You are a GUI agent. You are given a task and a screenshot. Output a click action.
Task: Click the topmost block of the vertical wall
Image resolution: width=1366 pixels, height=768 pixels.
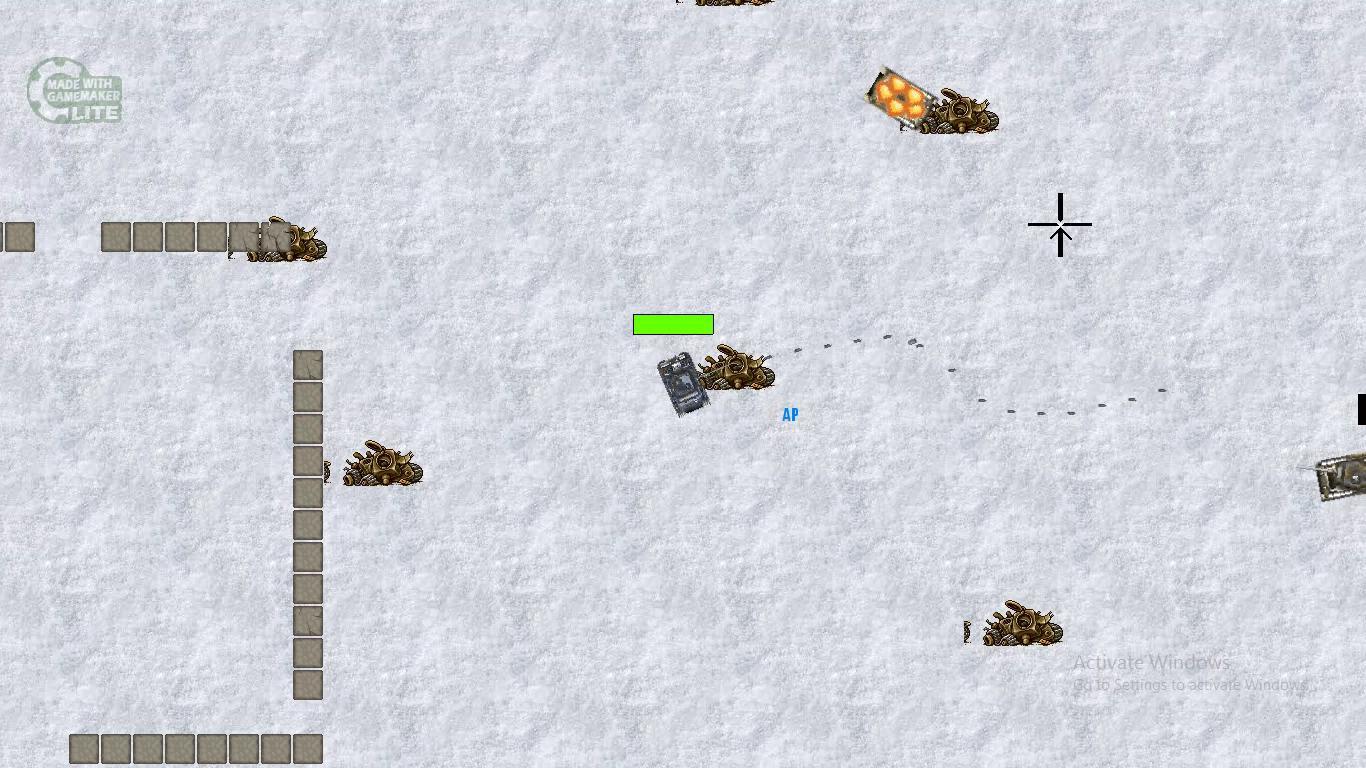pos(307,364)
